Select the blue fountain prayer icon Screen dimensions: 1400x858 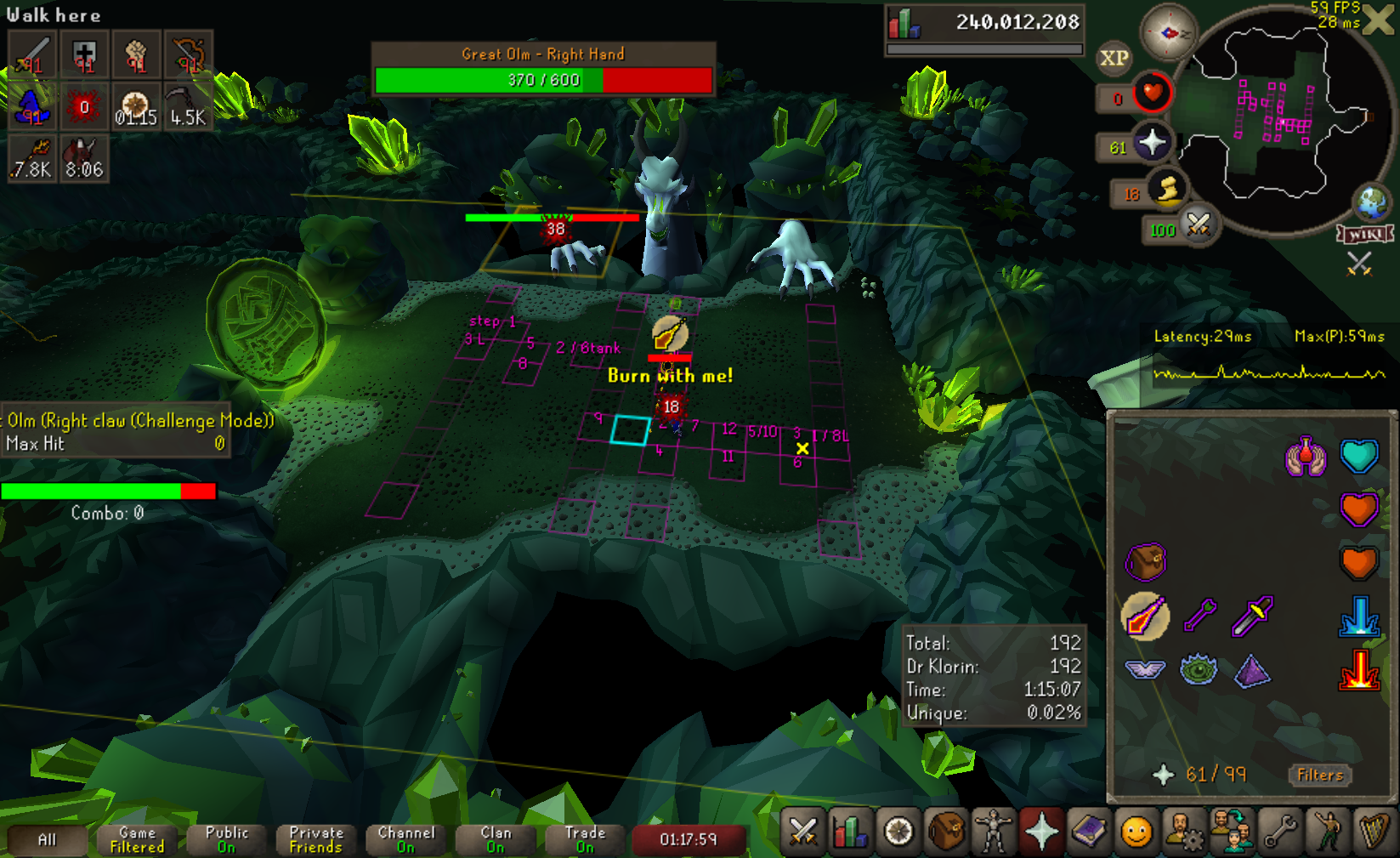(1358, 617)
